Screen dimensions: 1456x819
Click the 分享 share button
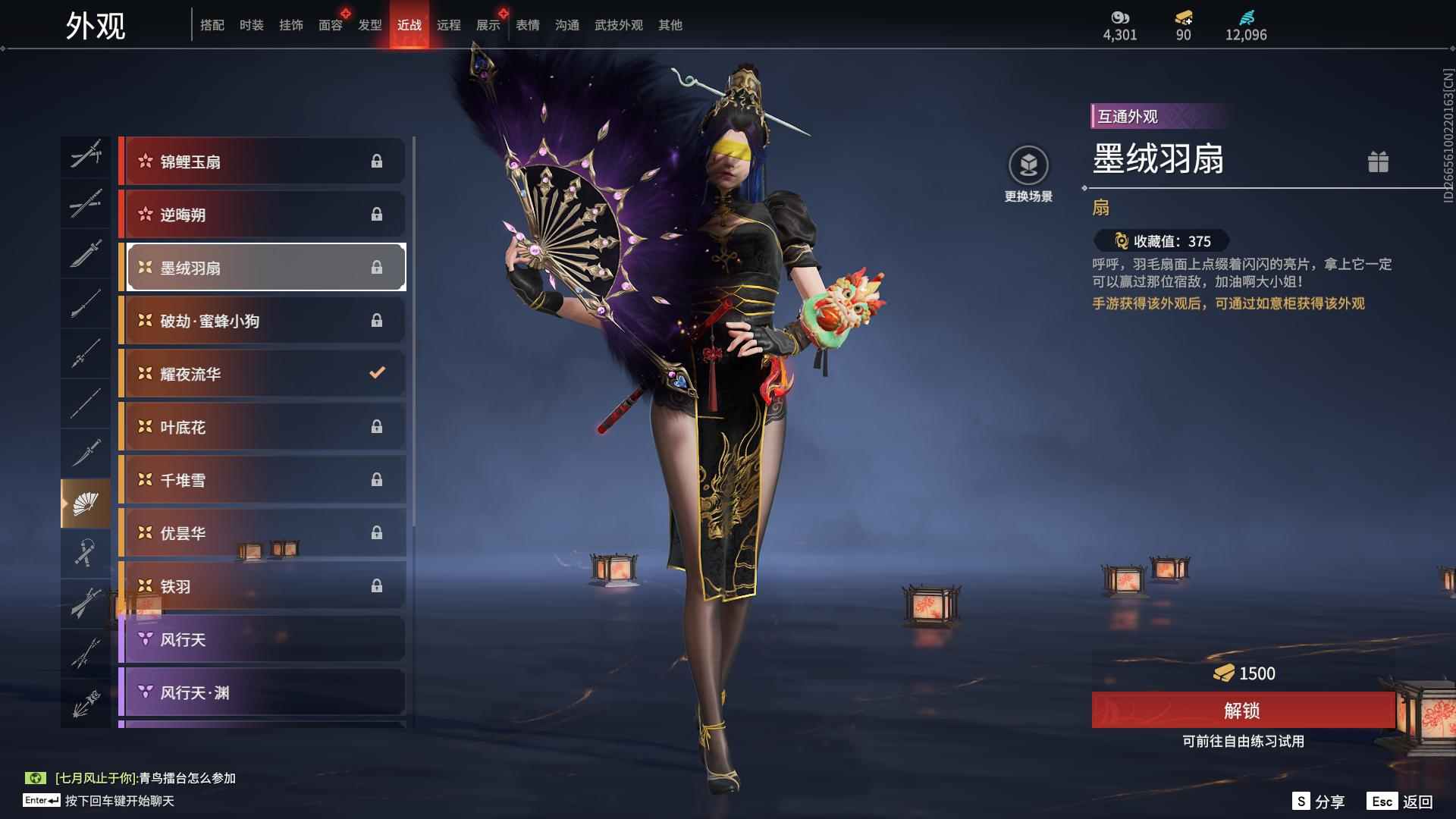1319,802
